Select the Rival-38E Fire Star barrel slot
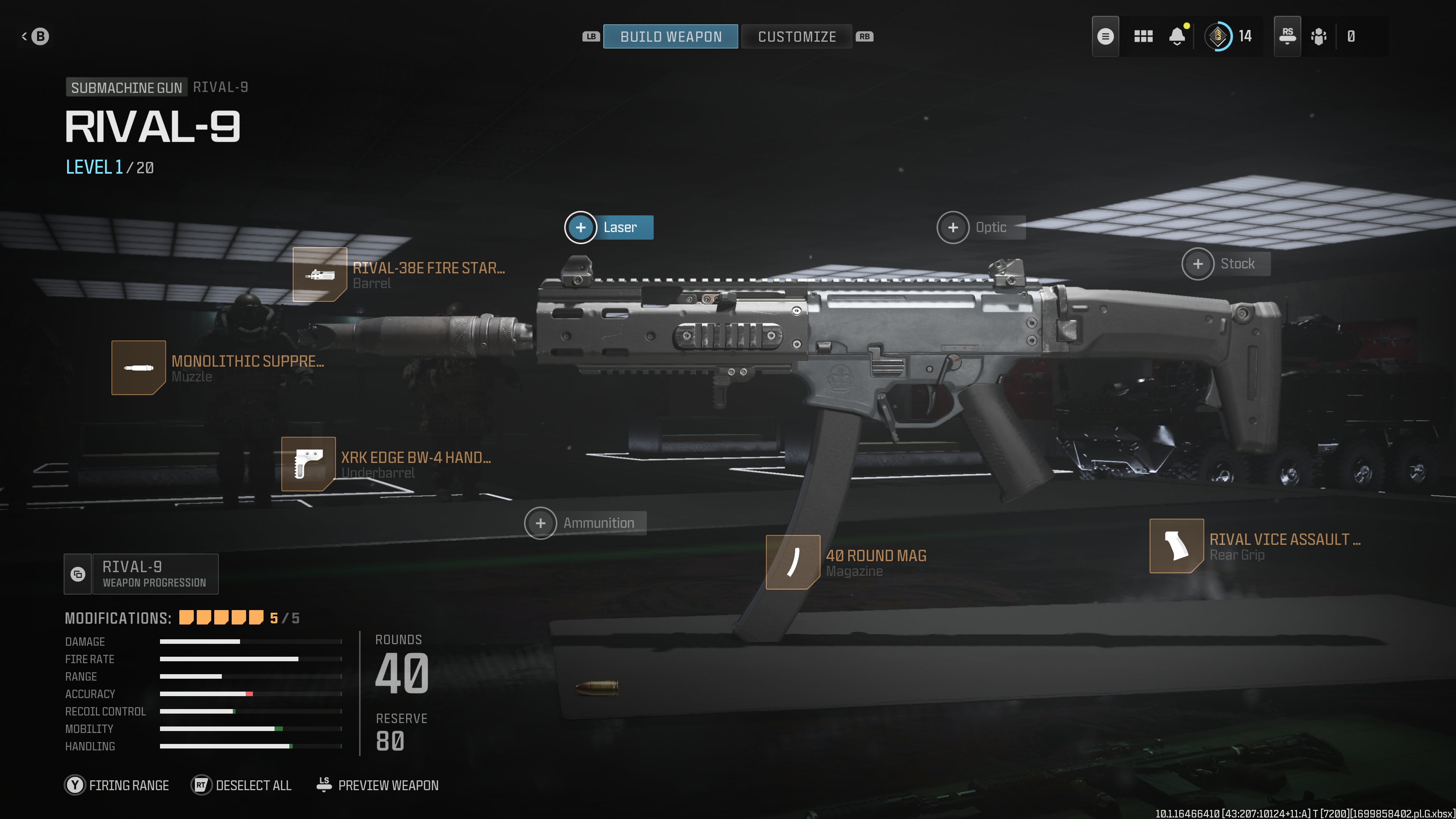The image size is (1456, 819). point(320,275)
